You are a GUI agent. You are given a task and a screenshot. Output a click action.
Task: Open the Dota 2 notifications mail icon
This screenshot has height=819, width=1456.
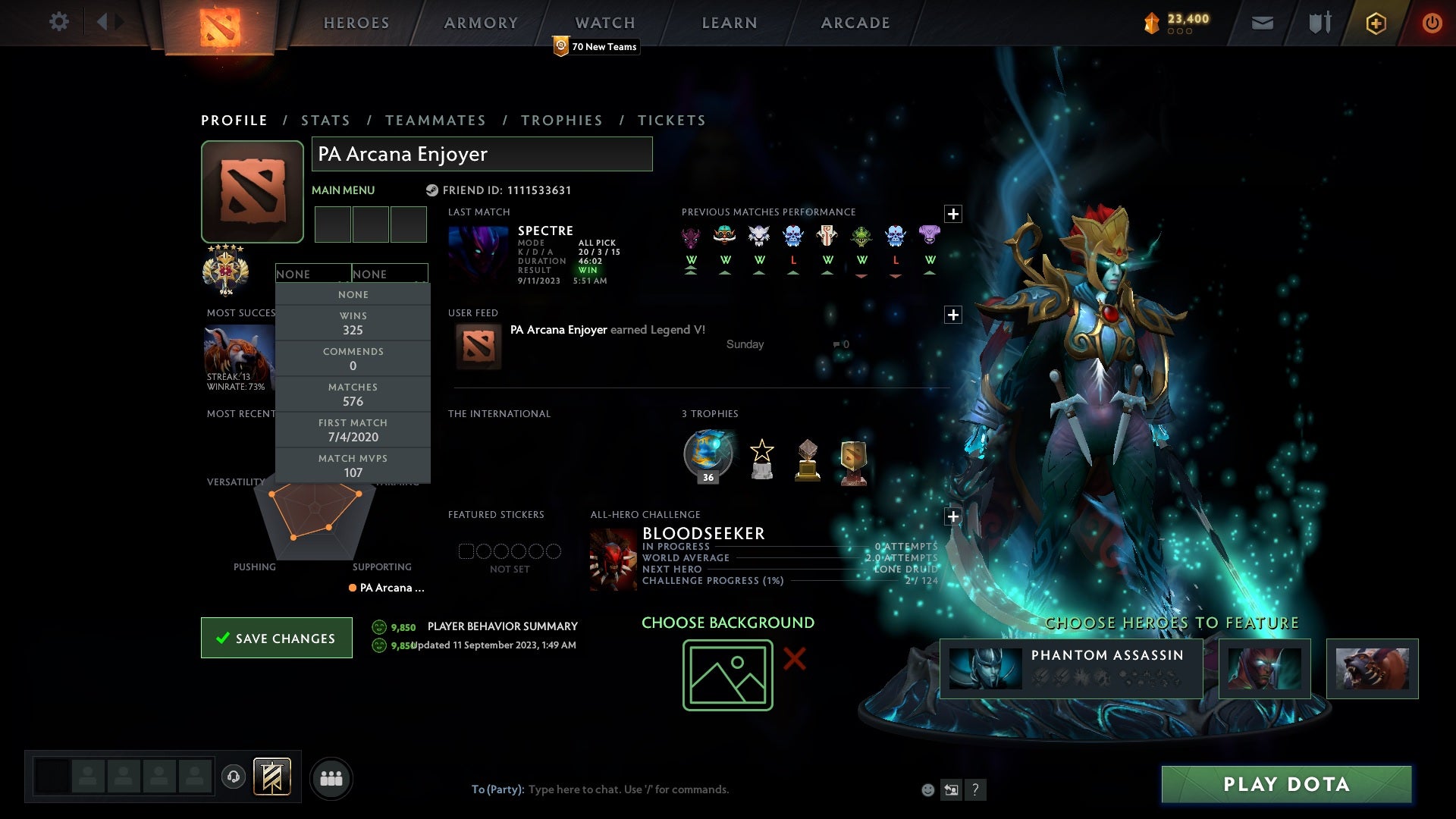pos(1262,23)
